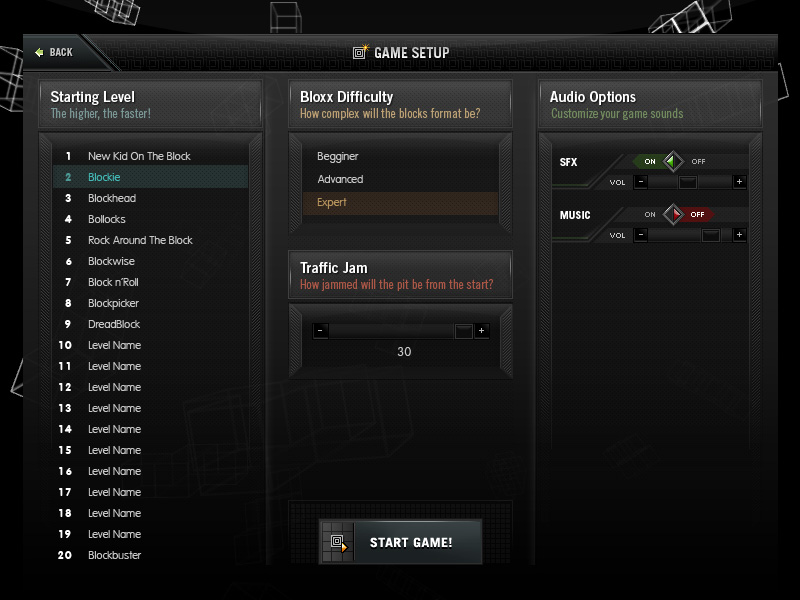Start the game with Start Game!
Image resolution: width=800 pixels, height=600 pixels.
400,542
